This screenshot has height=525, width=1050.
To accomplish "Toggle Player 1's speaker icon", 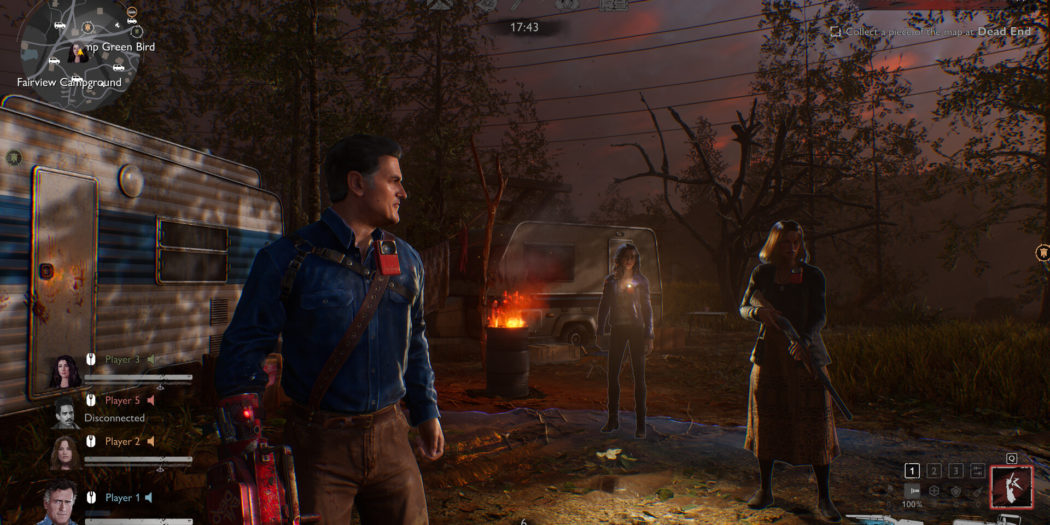I will click(x=148, y=498).
